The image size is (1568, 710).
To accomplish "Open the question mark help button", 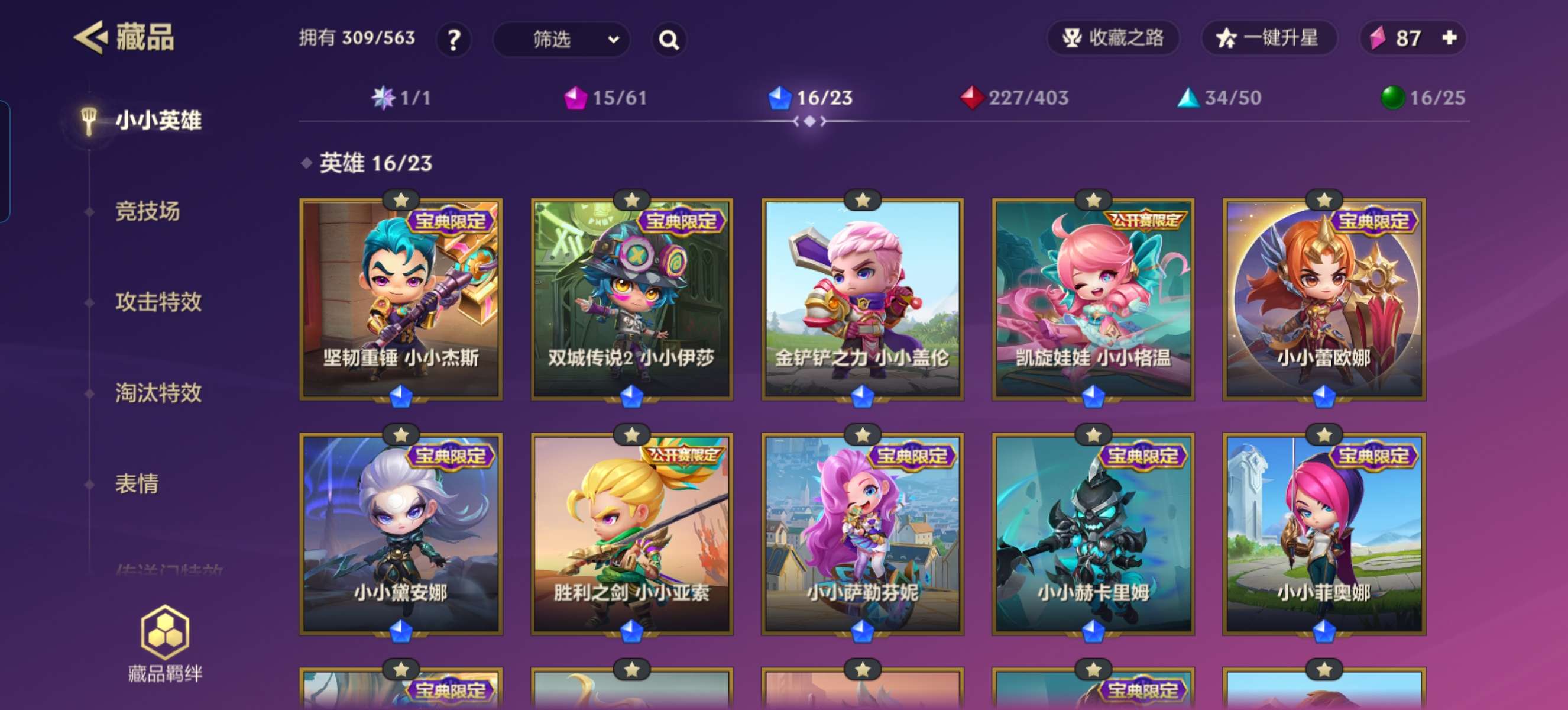I will pyautogui.click(x=453, y=40).
